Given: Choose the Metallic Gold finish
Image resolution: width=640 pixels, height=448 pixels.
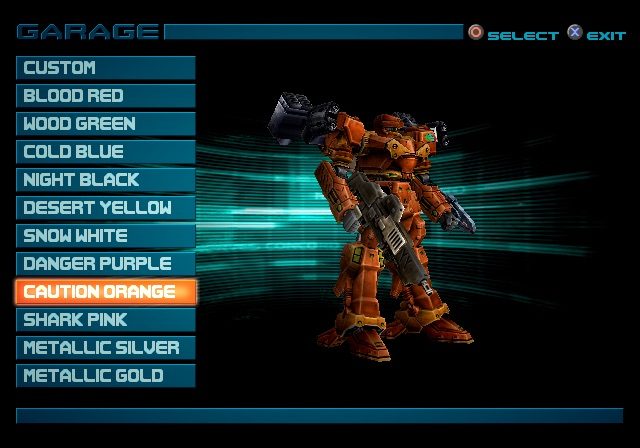Looking at the screenshot, I should 105,376.
